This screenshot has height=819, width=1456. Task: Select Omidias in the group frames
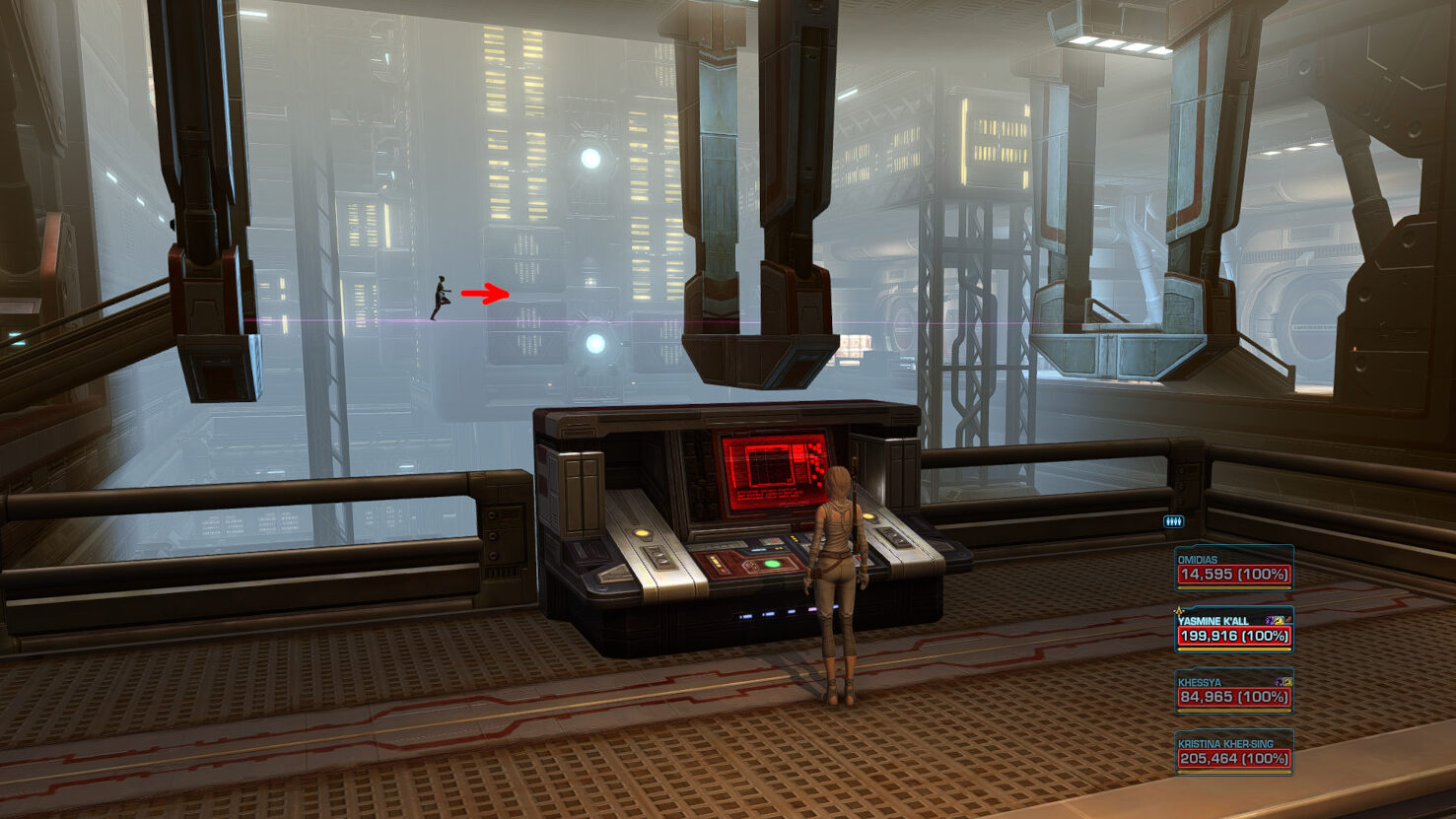pyautogui.click(x=1233, y=569)
